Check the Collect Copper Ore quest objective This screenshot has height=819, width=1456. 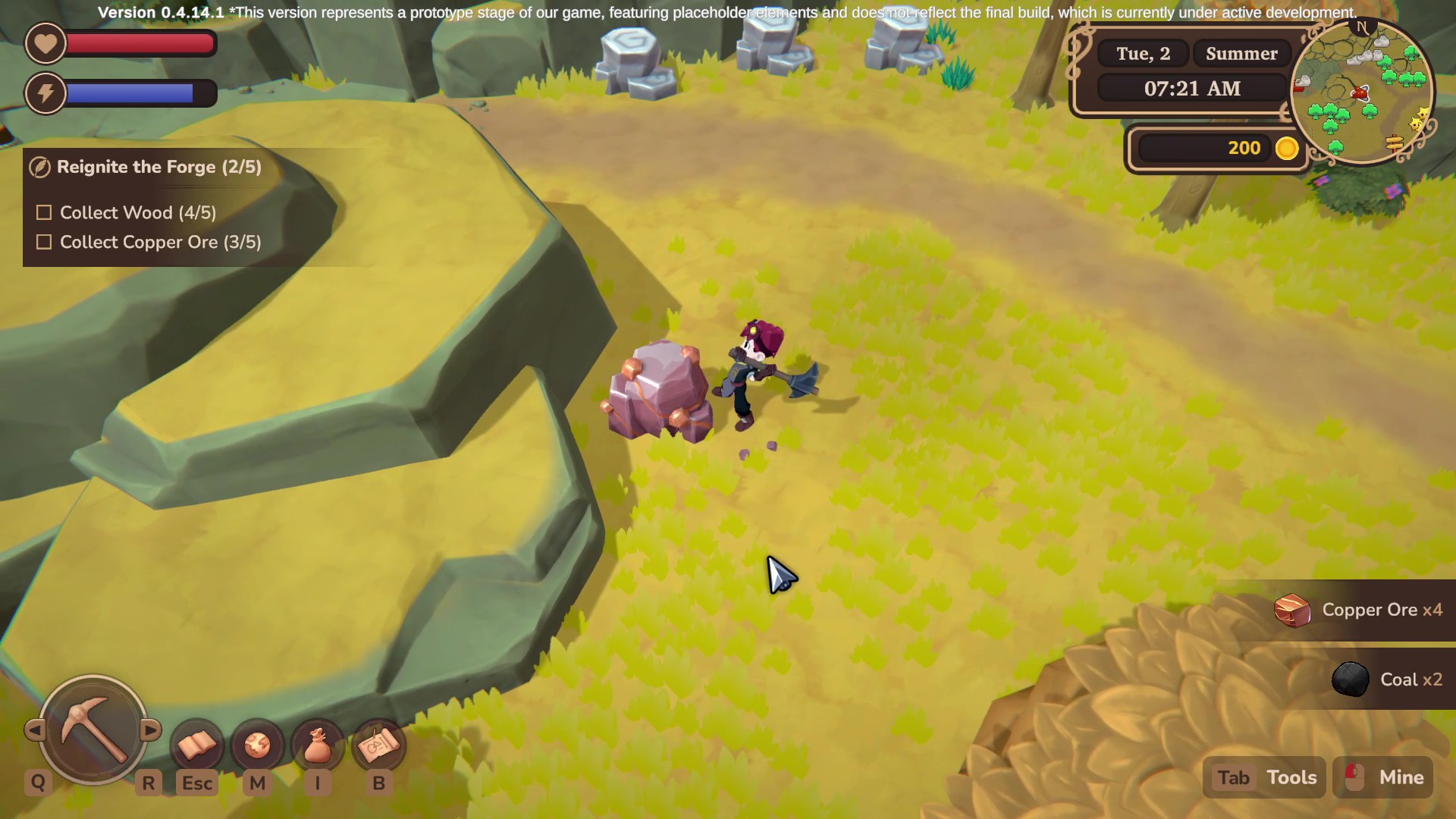43,242
